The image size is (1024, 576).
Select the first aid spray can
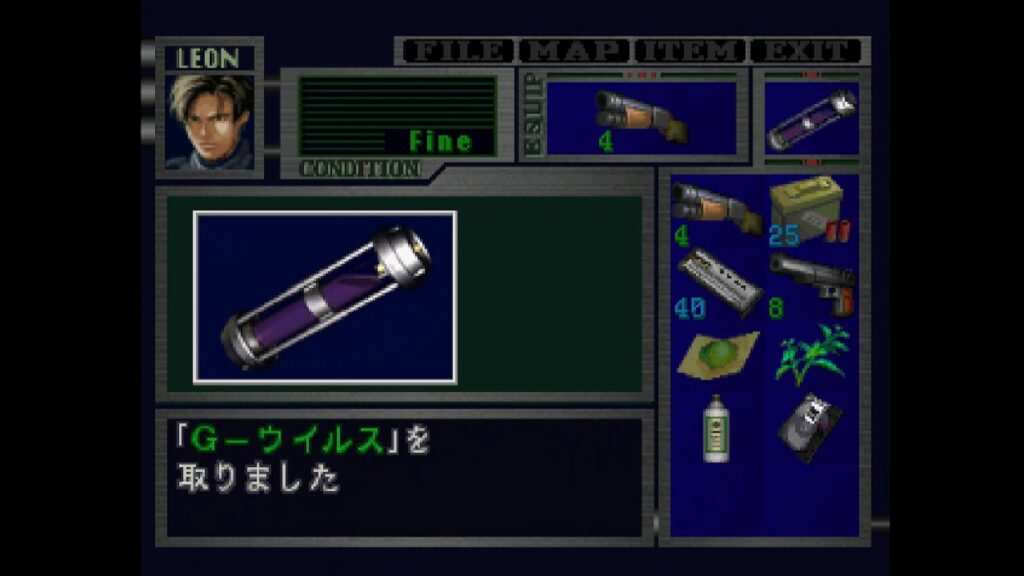pos(714,427)
